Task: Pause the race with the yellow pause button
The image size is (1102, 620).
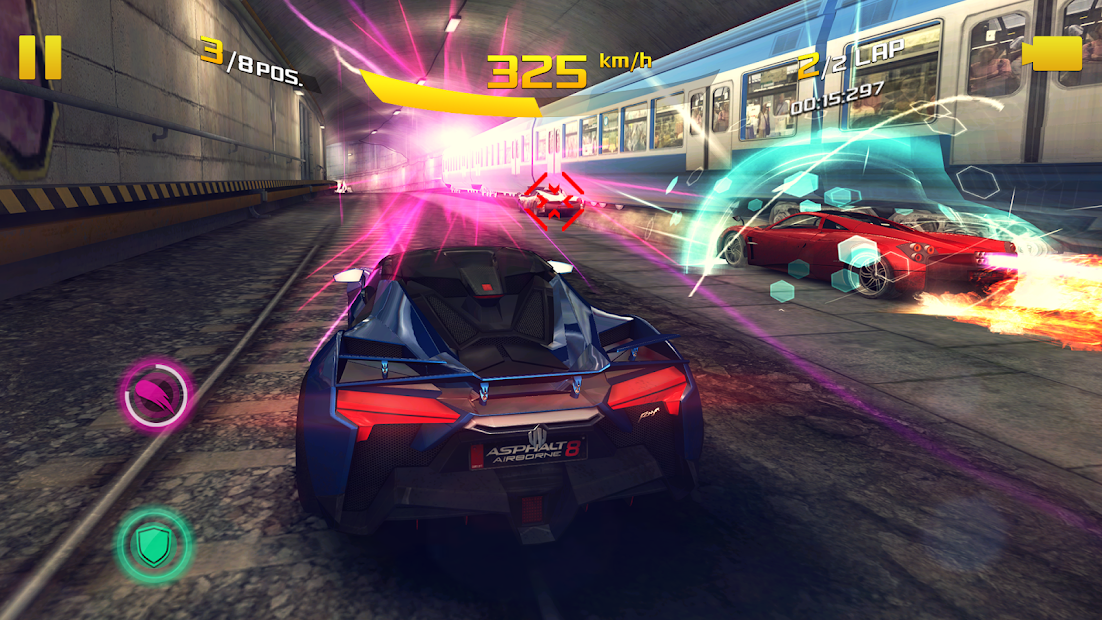Action: tap(40, 57)
